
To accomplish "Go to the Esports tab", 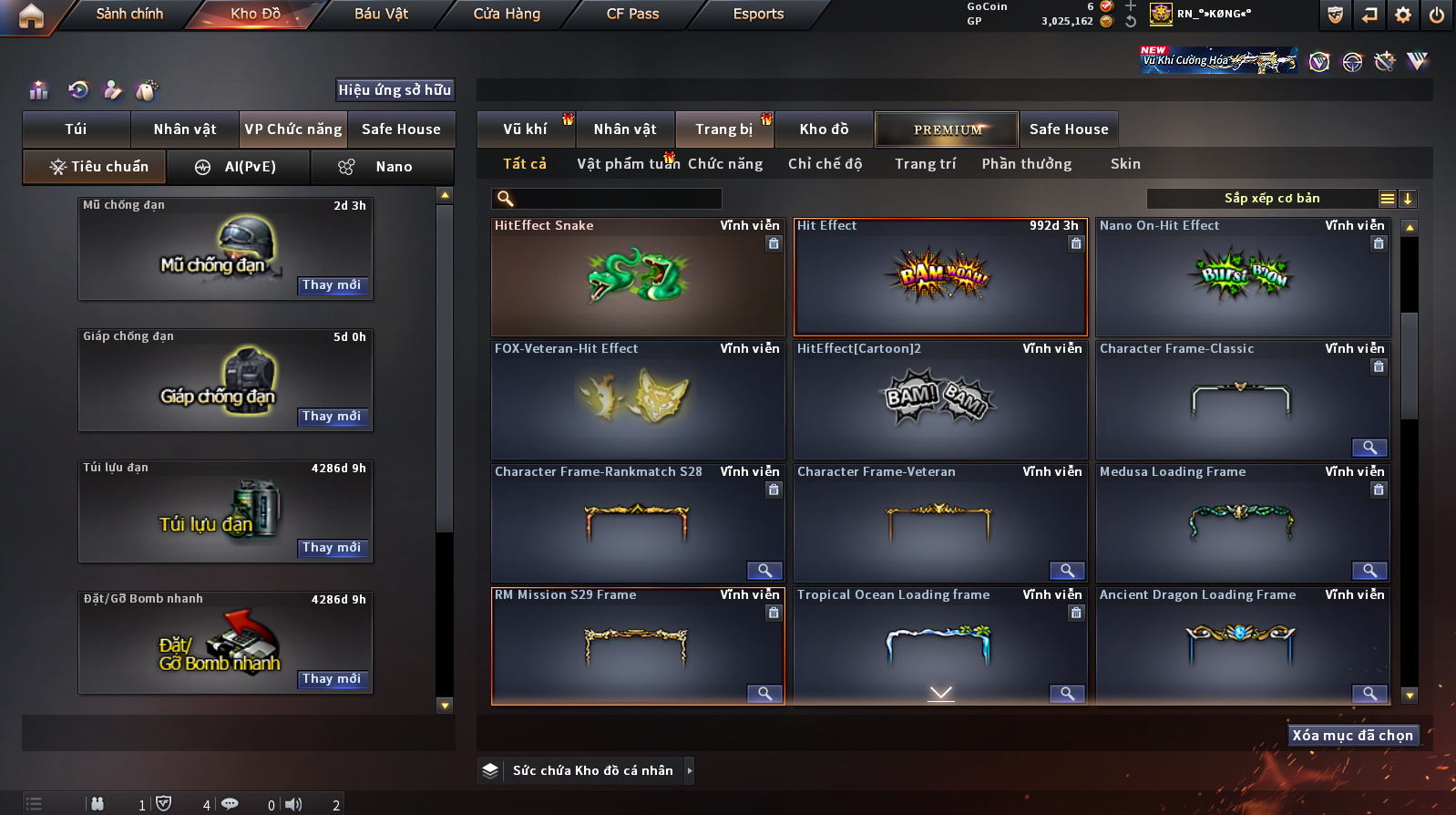I will tap(758, 14).
